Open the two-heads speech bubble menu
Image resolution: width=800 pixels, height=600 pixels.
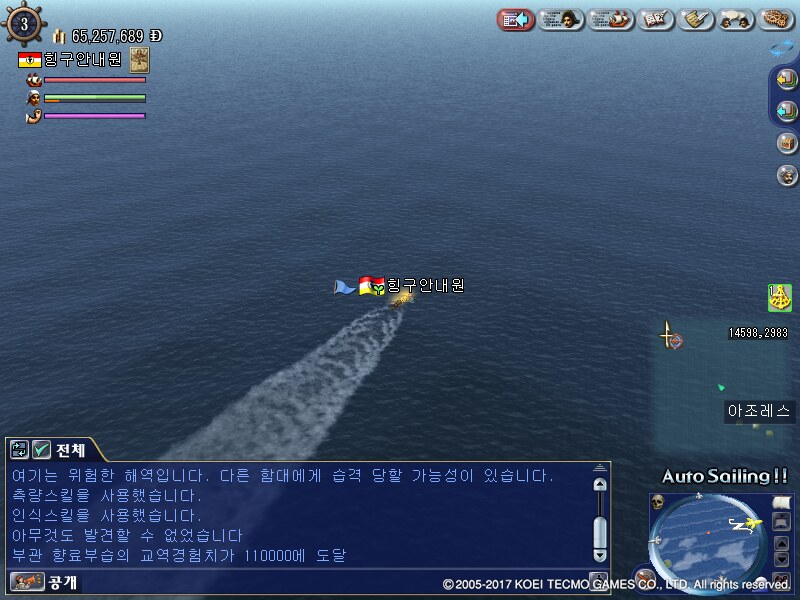737,19
